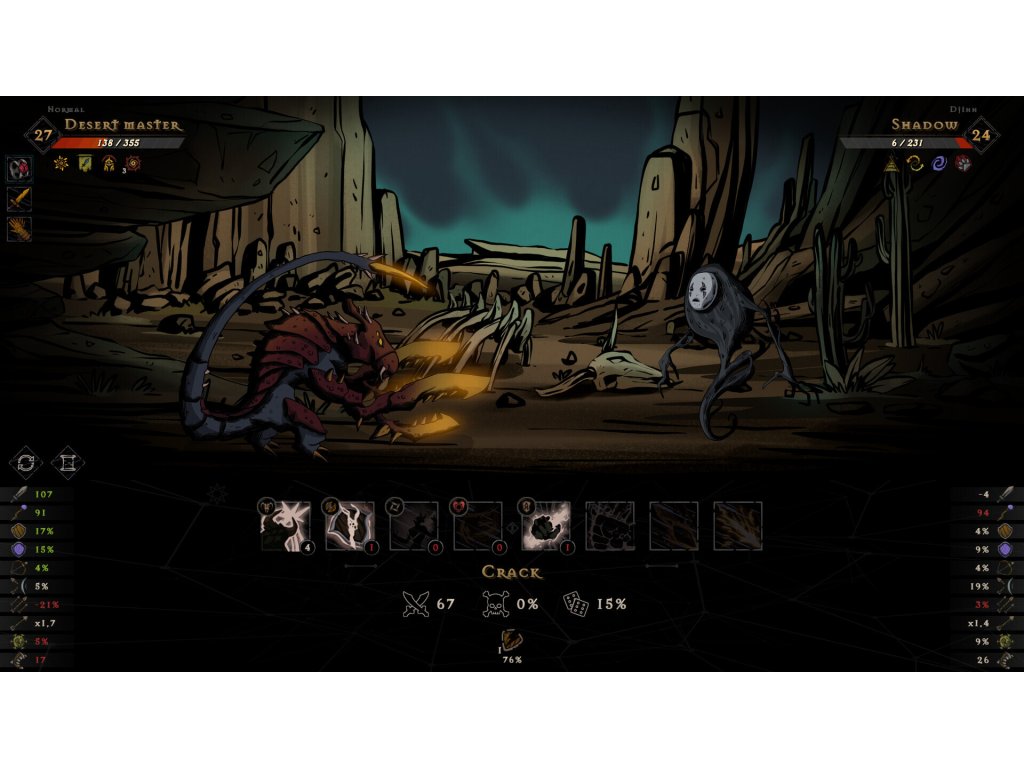This screenshot has height=768, width=1024.
Task: Select the golden sword equipment slot
Action: [19, 198]
